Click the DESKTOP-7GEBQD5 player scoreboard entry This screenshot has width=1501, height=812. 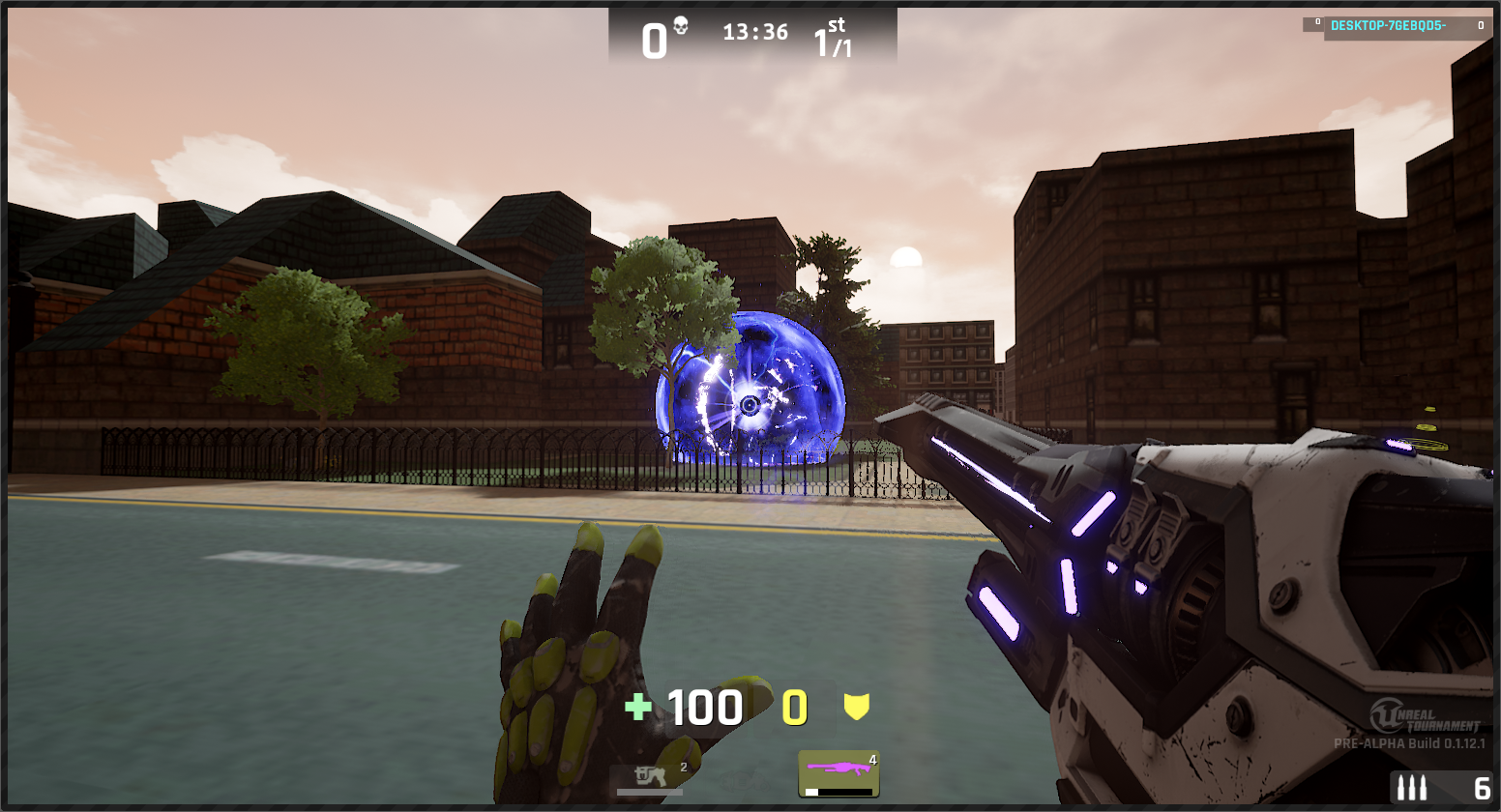pos(1395,26)
